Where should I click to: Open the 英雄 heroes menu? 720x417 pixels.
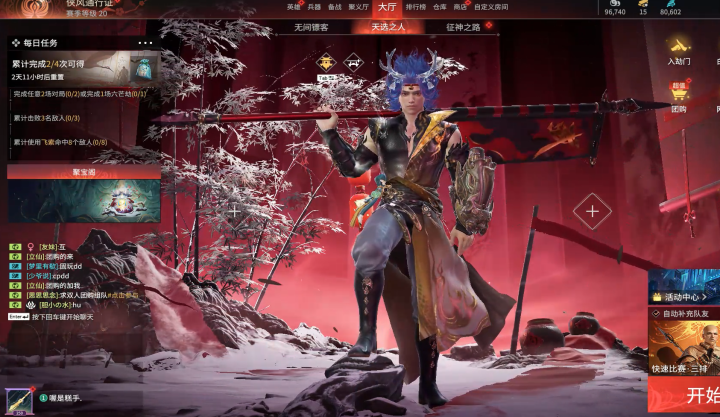click(x=293, y=7)
